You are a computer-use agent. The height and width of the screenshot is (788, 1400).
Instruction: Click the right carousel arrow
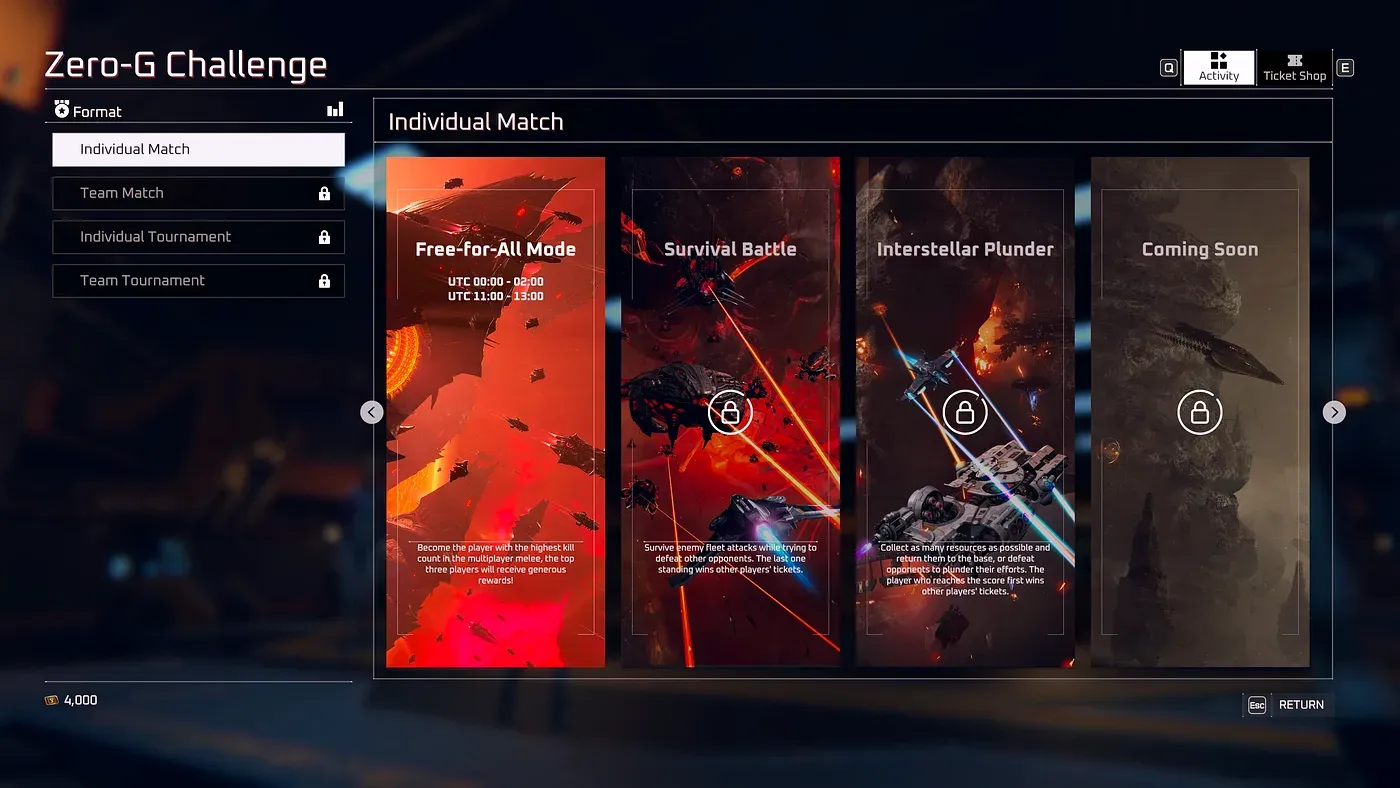pos(1334,411)
